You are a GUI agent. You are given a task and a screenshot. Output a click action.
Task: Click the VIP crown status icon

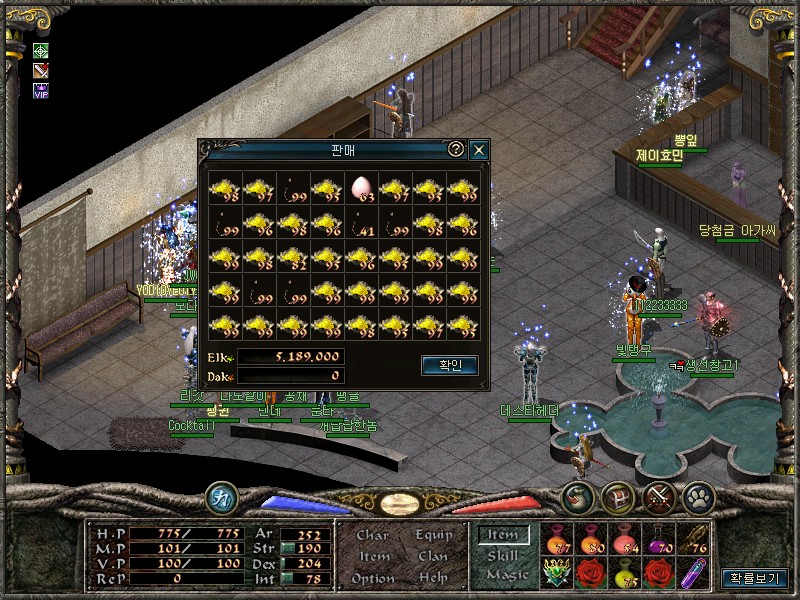point(41,90)
